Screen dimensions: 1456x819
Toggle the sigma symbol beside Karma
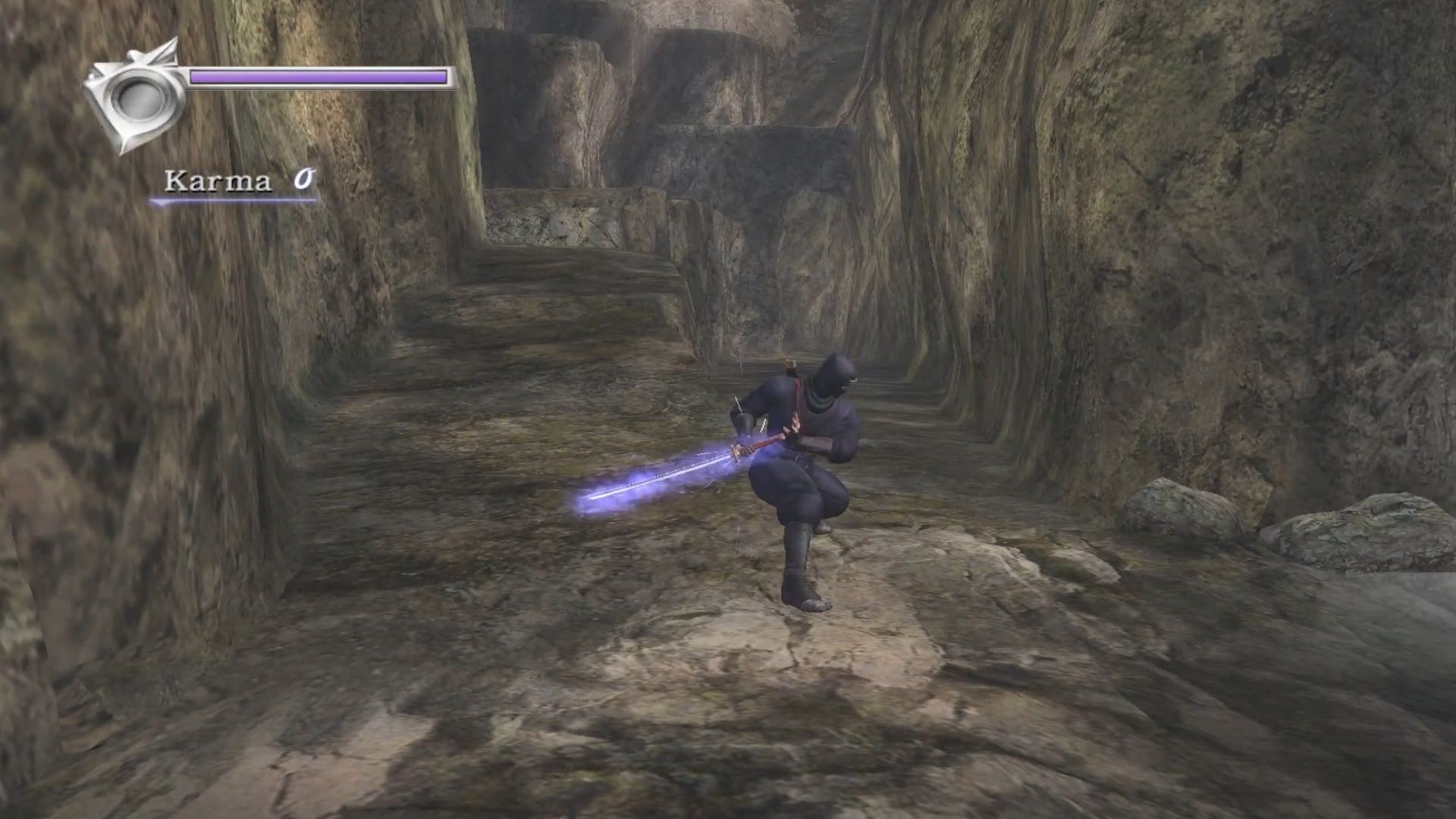pos(304,177)
